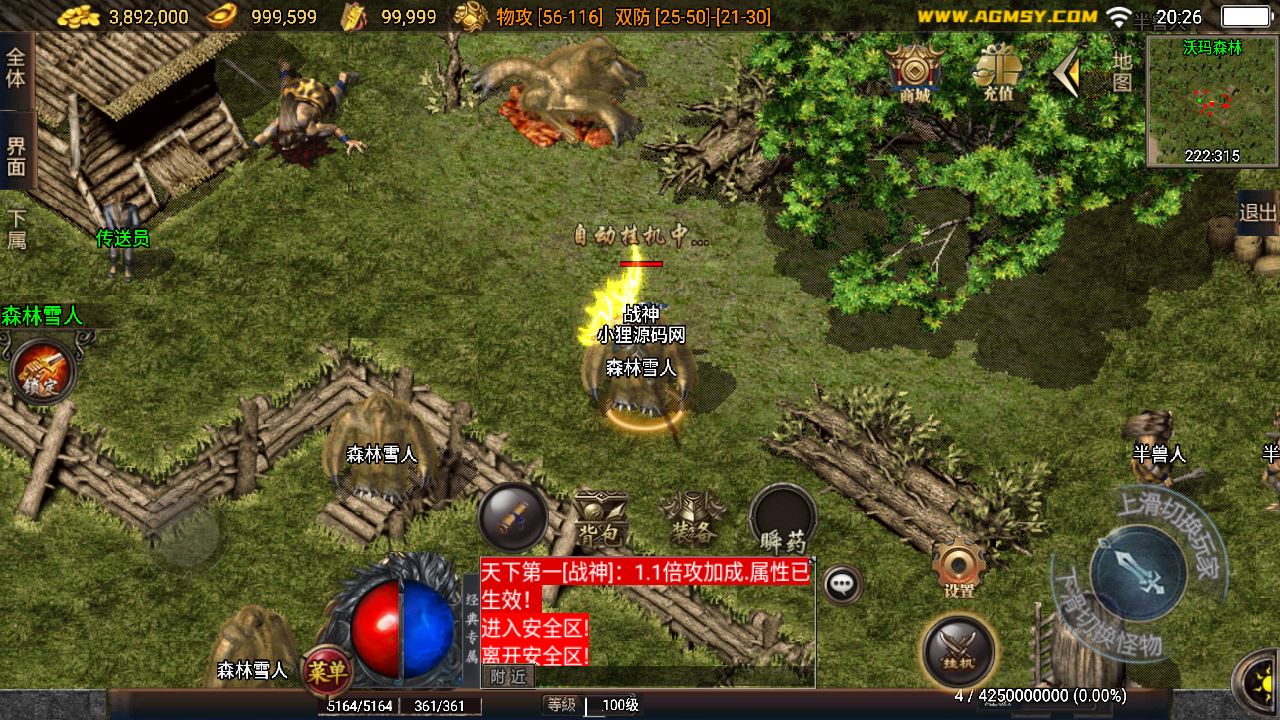1280x720 pixels.
Task: Open the 装备 equipment panel
Action: [x=692, y=518]
